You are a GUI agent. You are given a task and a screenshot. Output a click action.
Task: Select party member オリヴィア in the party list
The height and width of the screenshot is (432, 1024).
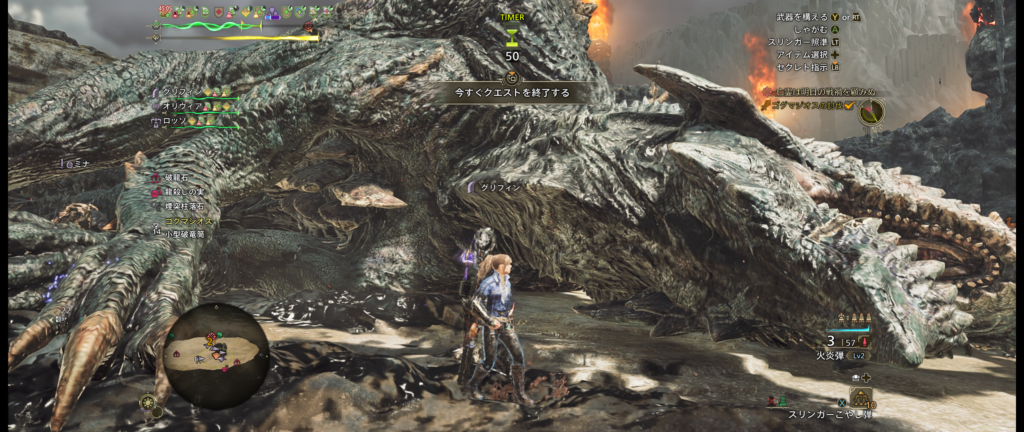coord(182,106)
